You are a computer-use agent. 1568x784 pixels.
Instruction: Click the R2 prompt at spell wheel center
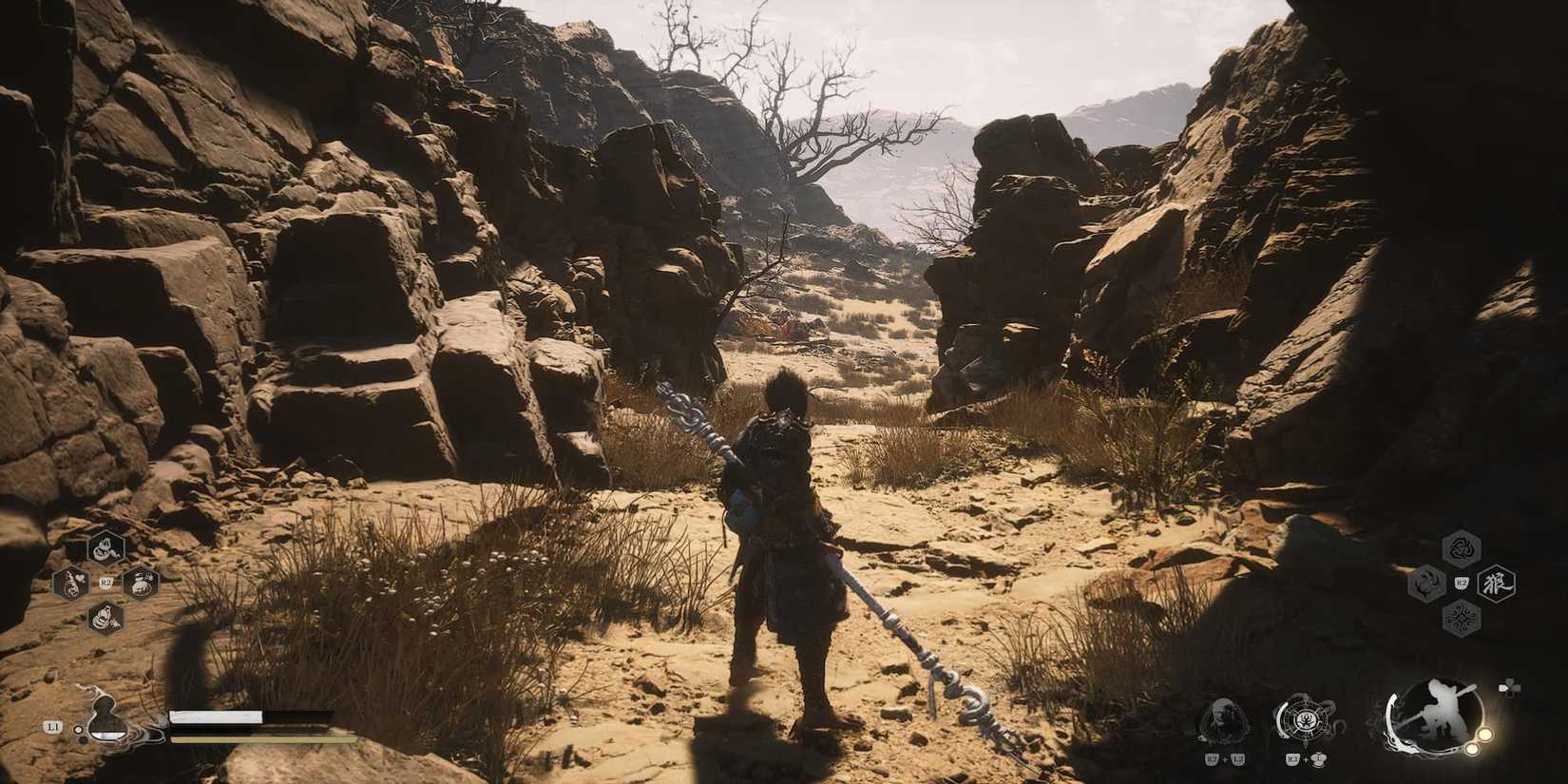(x=1461, y=583)
